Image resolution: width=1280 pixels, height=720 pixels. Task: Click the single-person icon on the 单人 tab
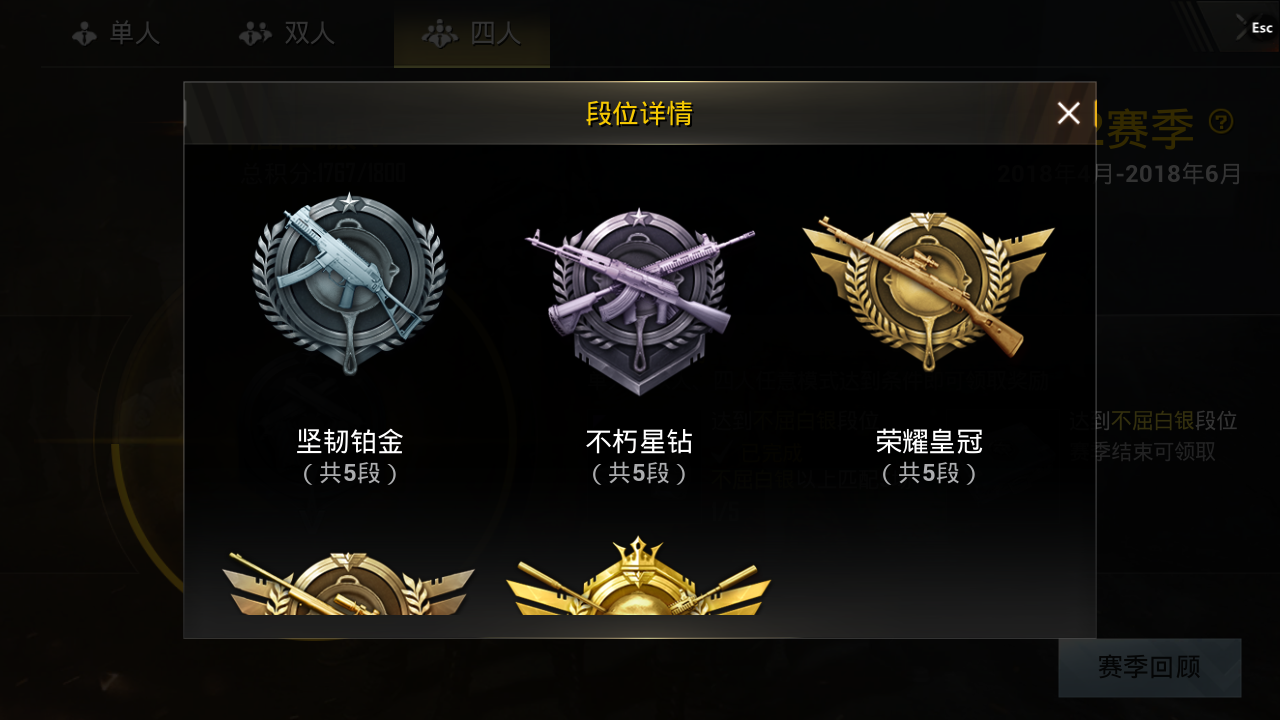coord(83,32)
